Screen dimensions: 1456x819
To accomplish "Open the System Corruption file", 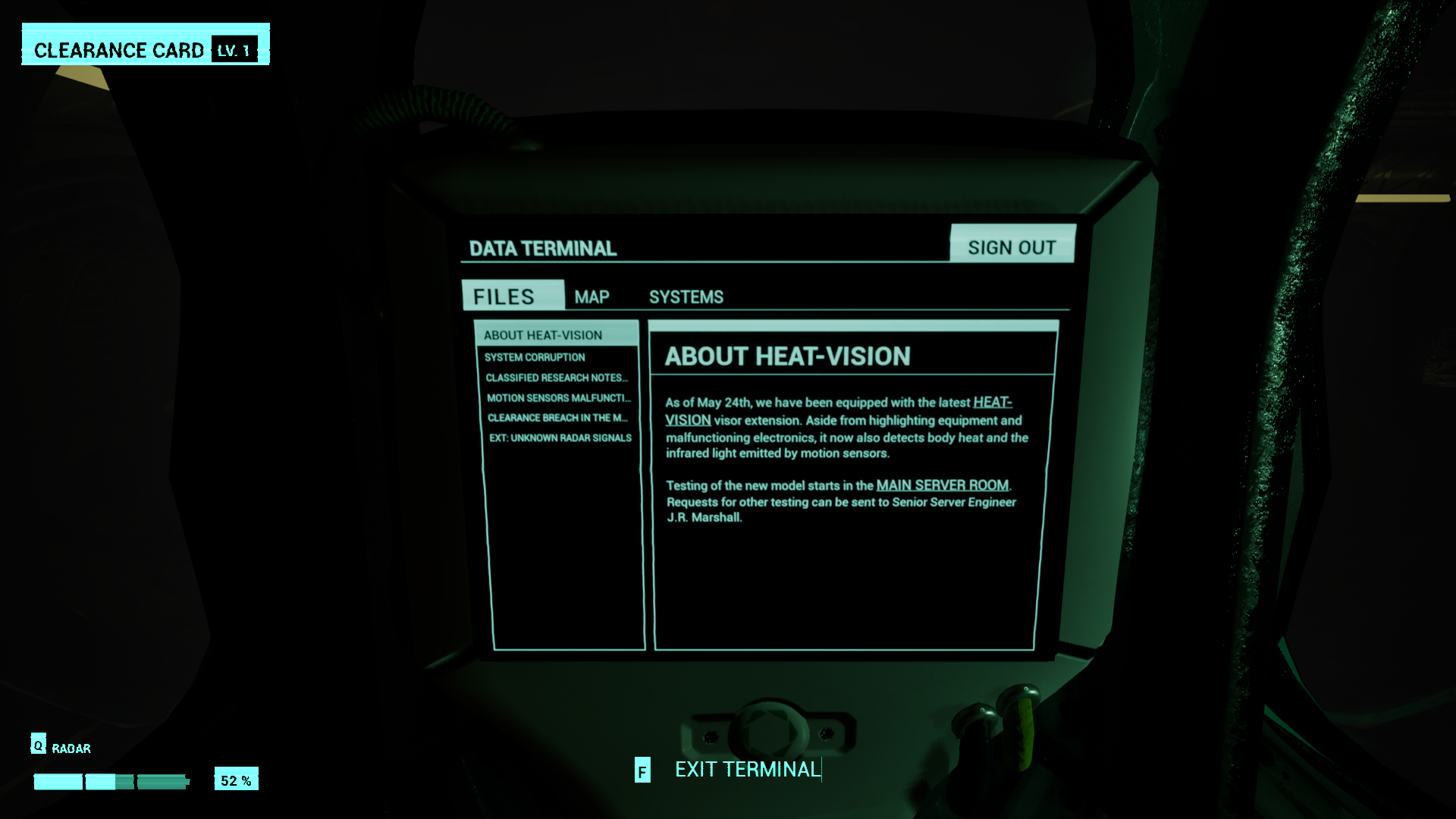I will pos(535,357).
